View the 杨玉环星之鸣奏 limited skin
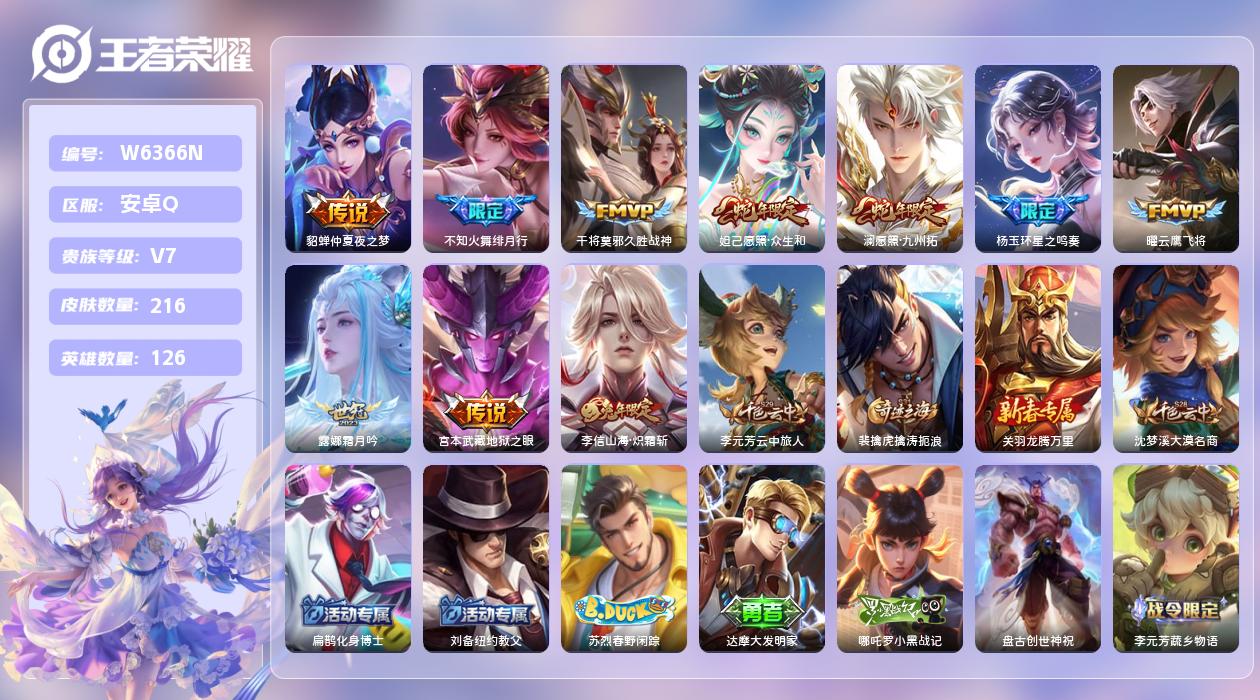The image size is (1260, 700). pos(1037,158)
